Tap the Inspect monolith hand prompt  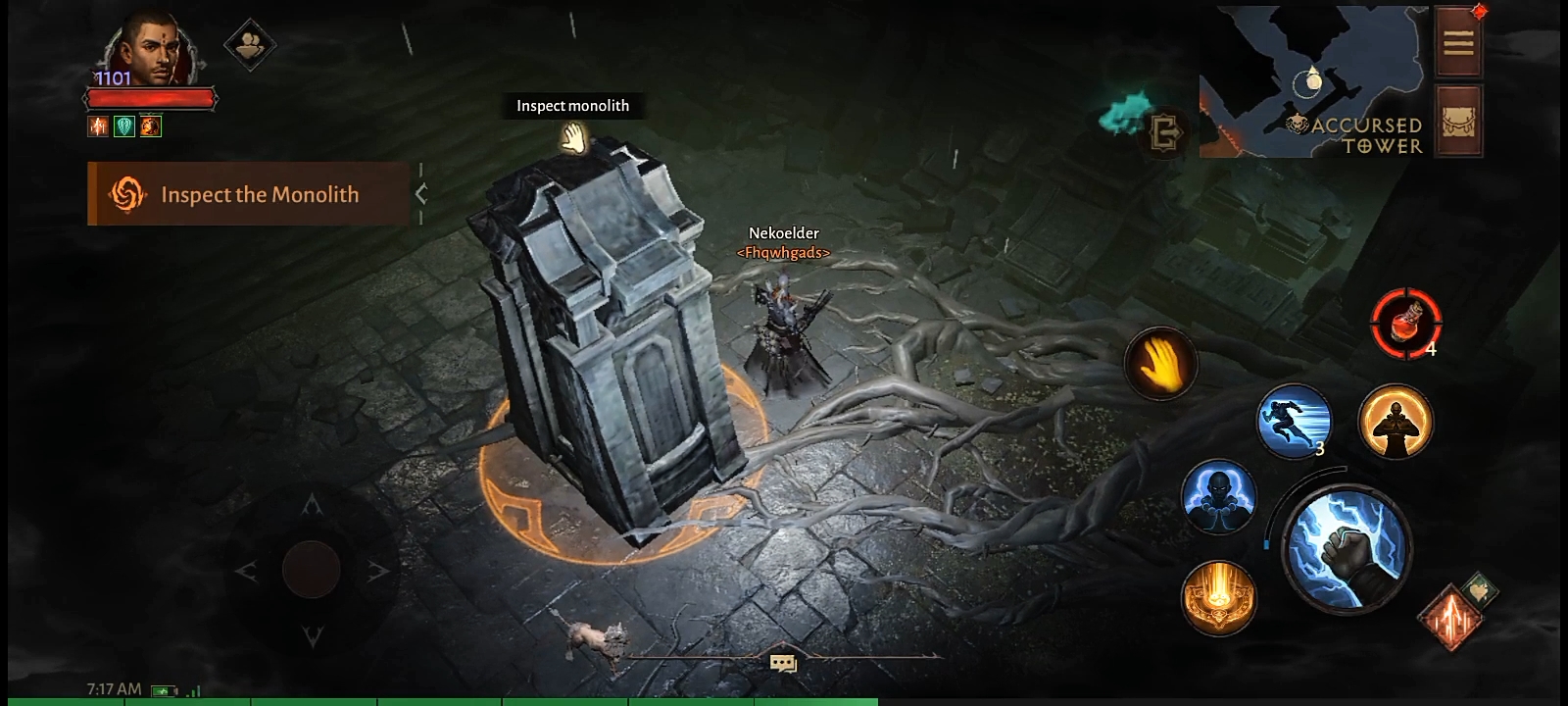tap(572, 138)
